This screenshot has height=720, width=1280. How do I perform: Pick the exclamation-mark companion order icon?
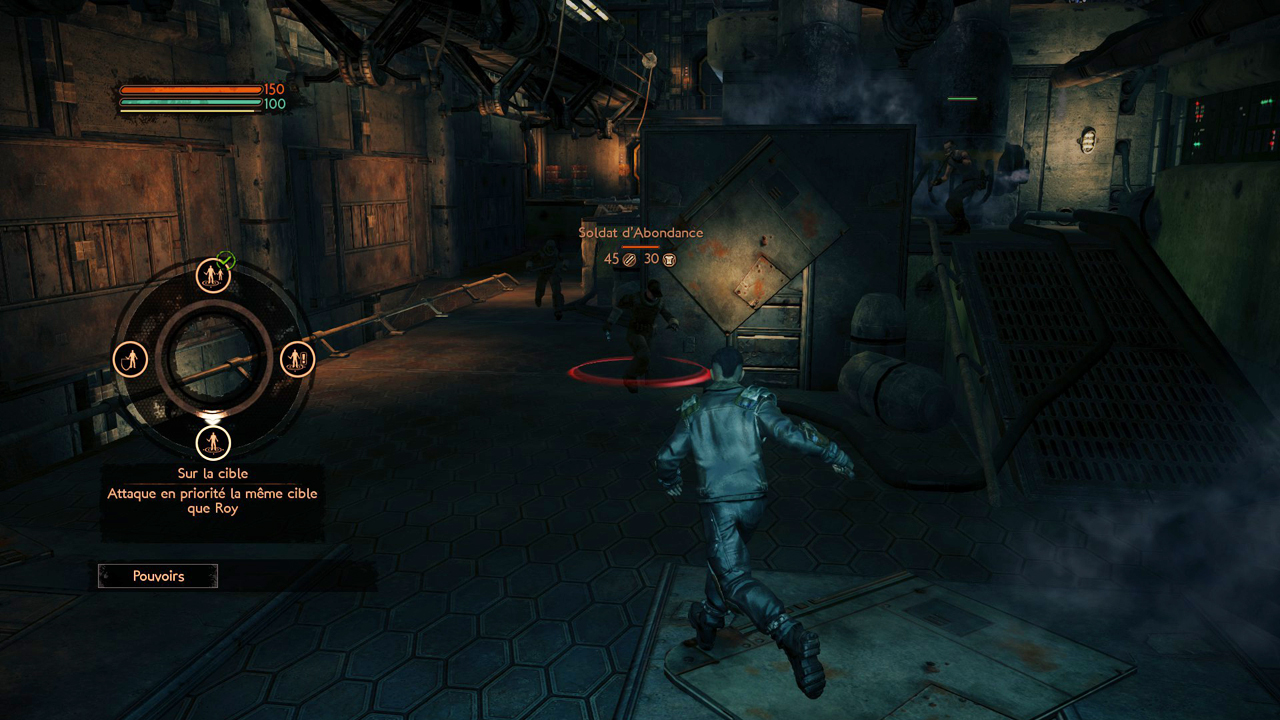297,359
